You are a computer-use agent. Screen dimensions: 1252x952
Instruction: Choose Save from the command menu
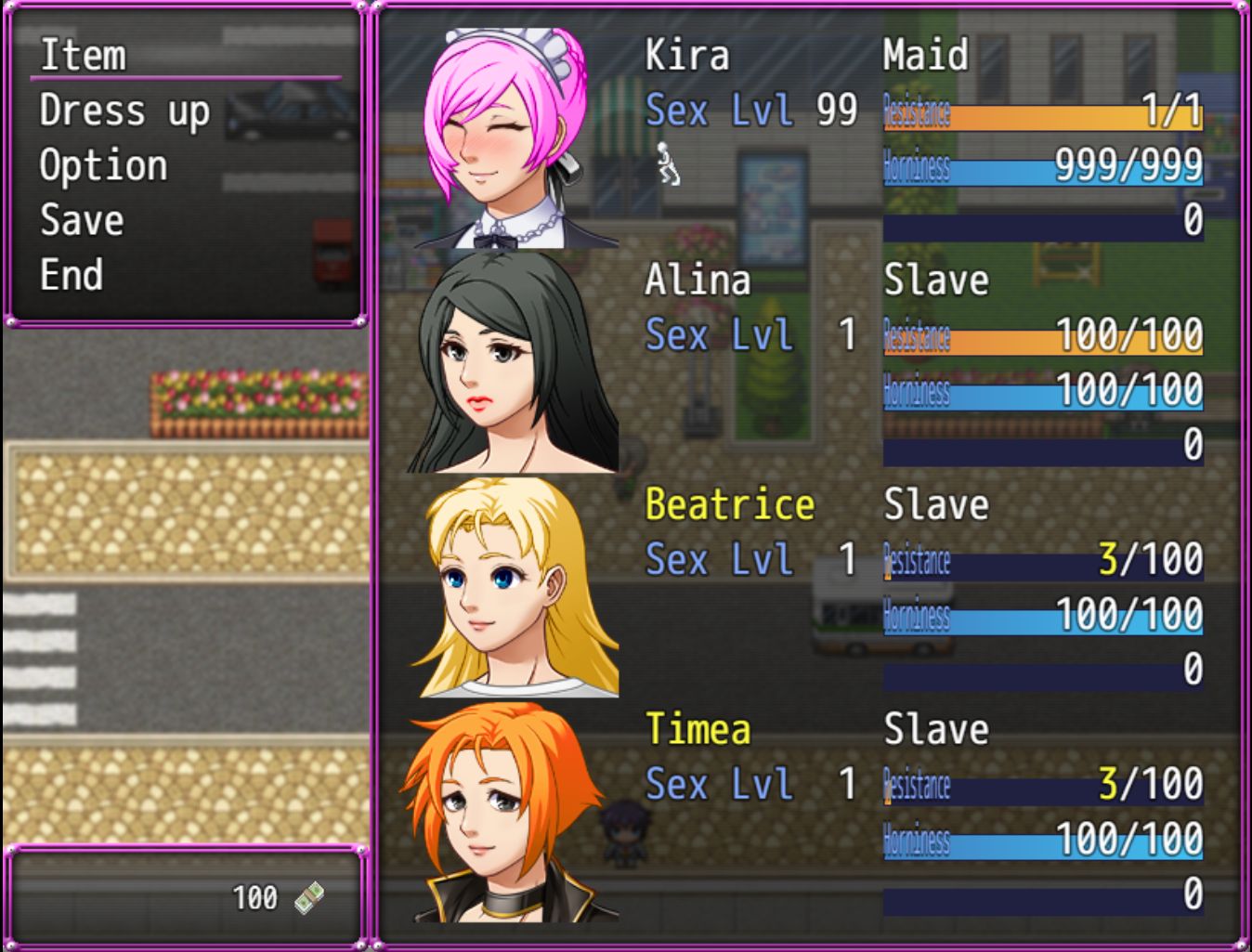pyautogui.click(x=82, y=220)
